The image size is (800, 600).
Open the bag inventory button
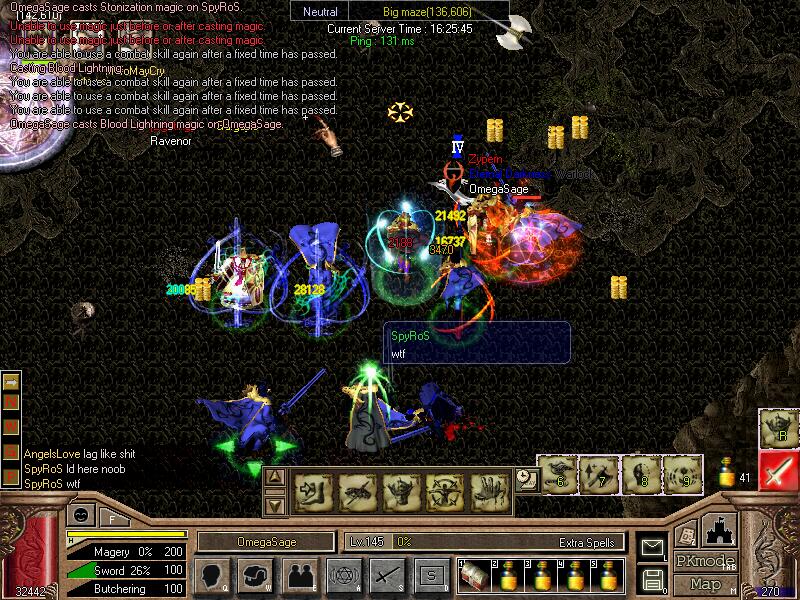[x=254, y=575]
